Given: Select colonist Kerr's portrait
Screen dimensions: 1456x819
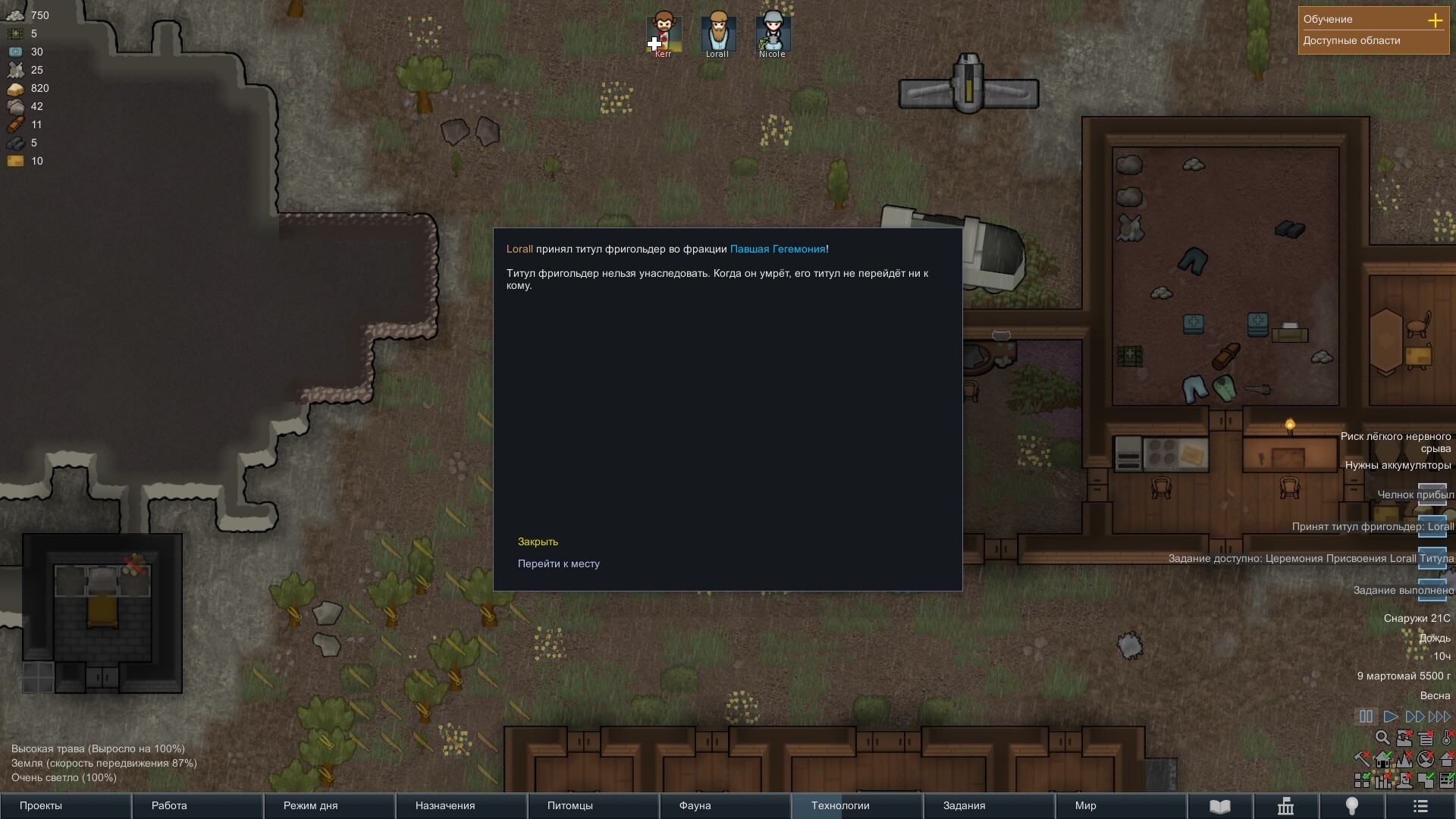Looking at the screenshot, I should tap(664, 34).
